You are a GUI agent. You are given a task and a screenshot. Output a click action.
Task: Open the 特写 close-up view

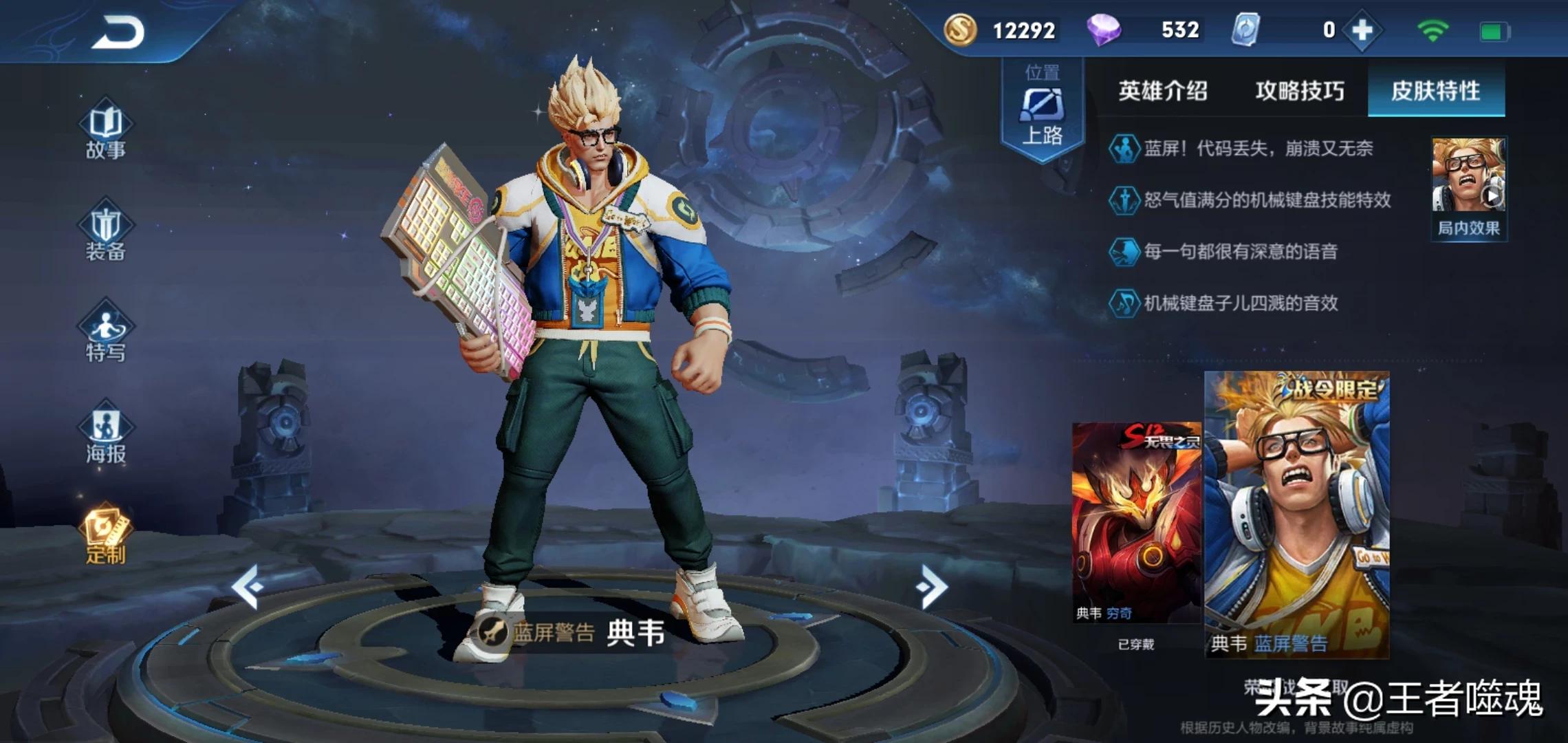click(106, 333)
